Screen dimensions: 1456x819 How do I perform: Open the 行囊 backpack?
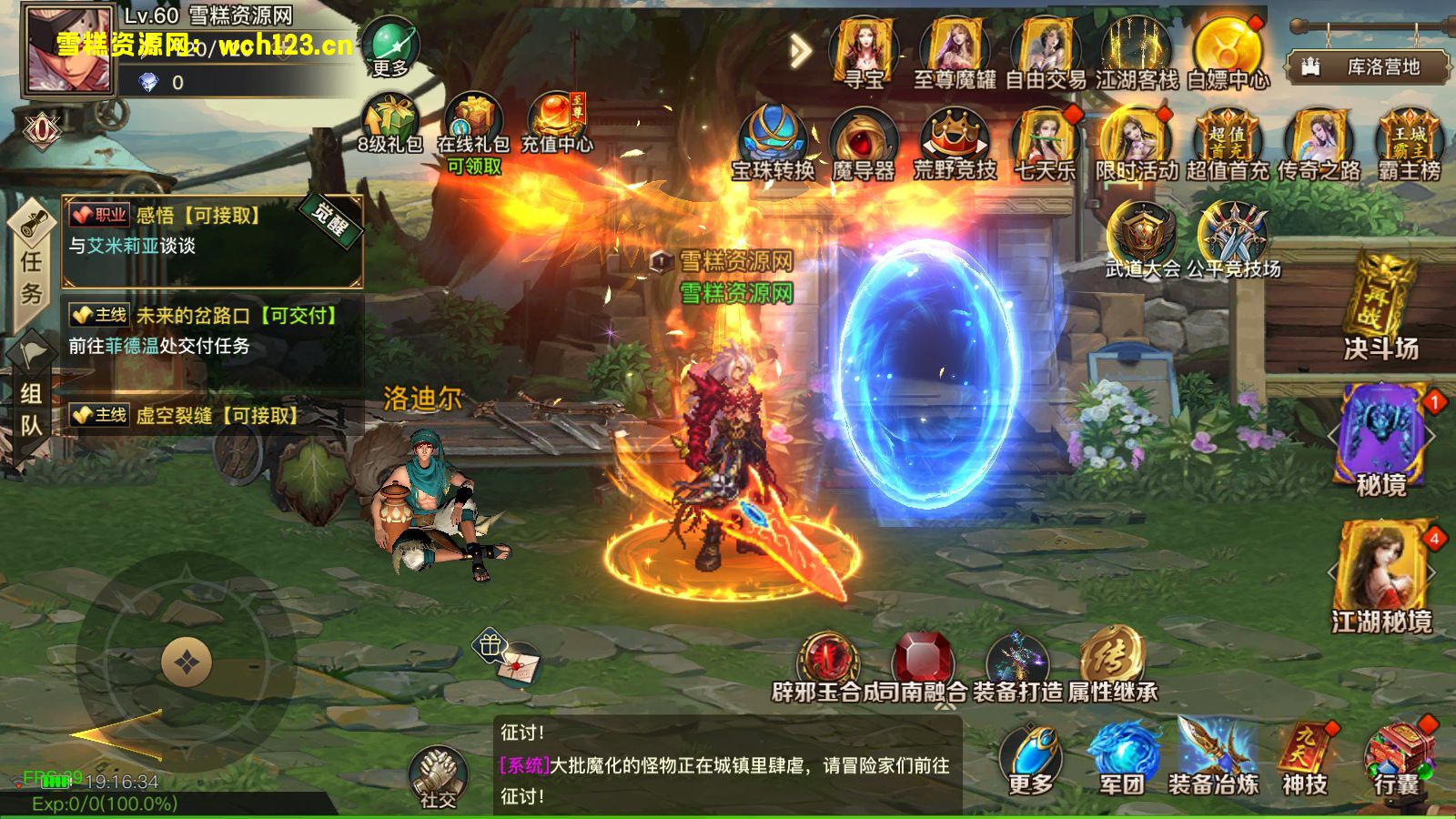(1397, 760)
